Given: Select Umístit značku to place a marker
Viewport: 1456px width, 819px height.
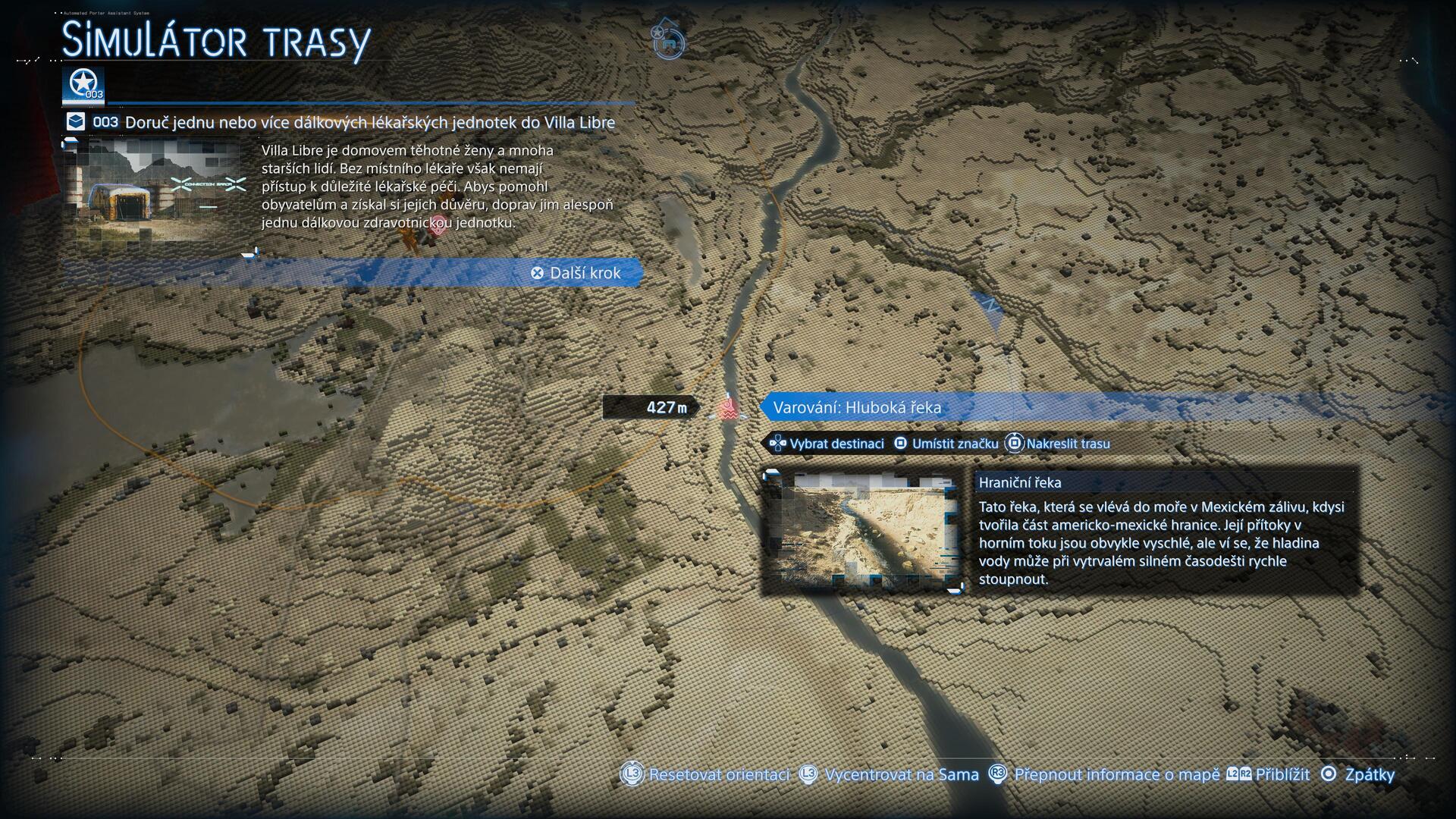Looking at the screenshot, I should [x=946, y=444].
